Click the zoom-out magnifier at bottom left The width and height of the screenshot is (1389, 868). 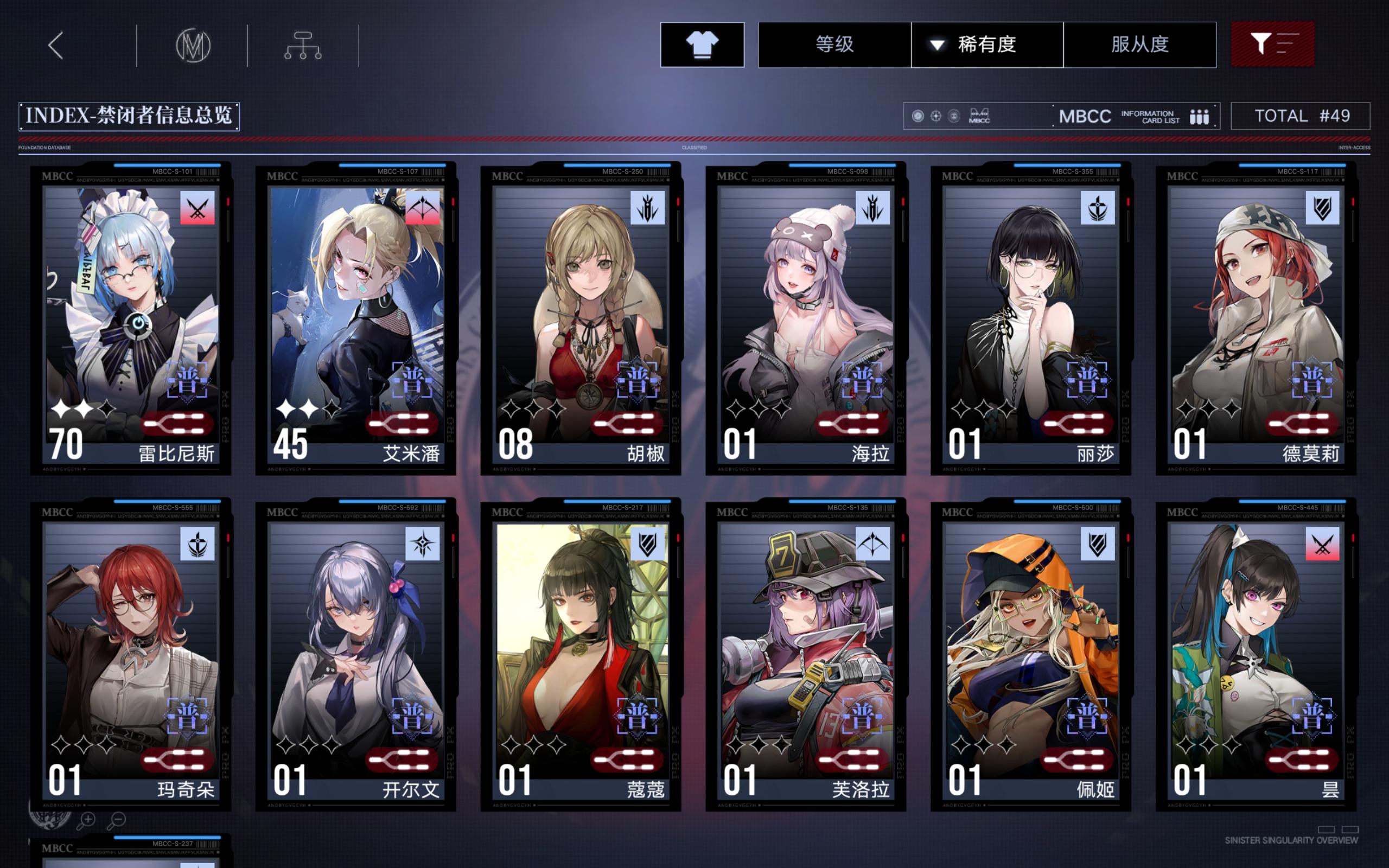tap(118, 821)
